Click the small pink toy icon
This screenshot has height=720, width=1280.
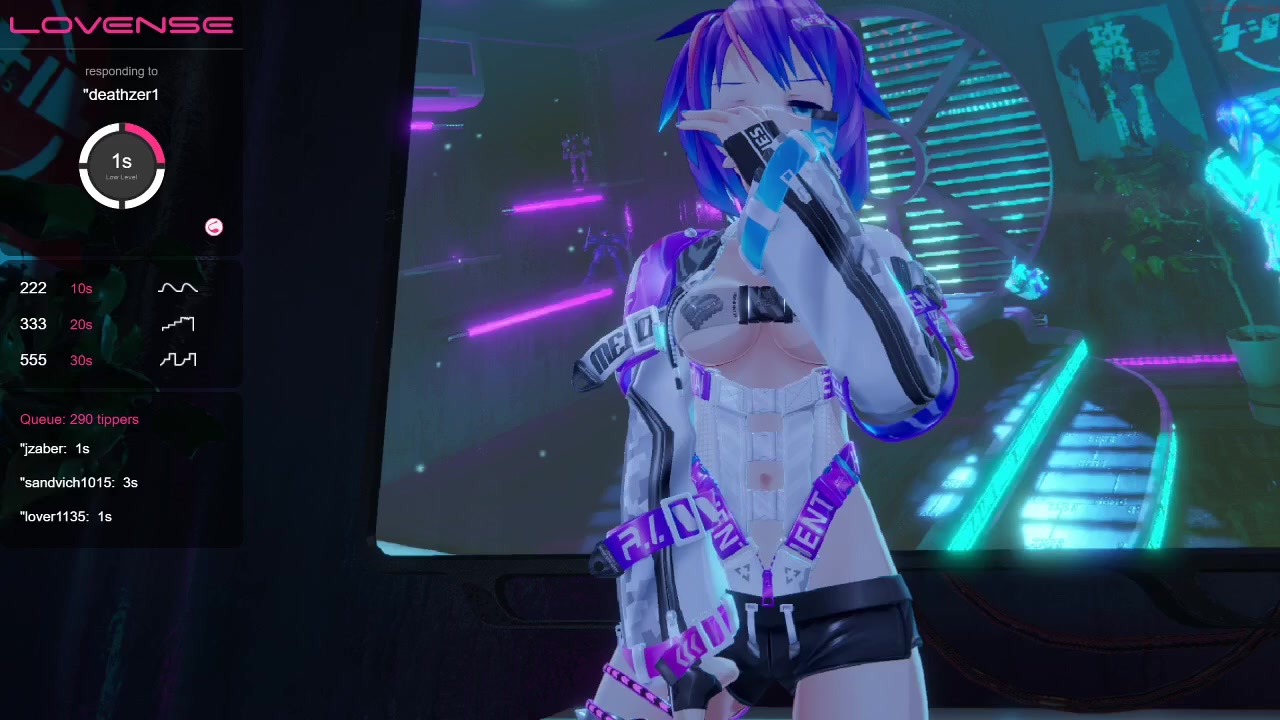[214, 227]
